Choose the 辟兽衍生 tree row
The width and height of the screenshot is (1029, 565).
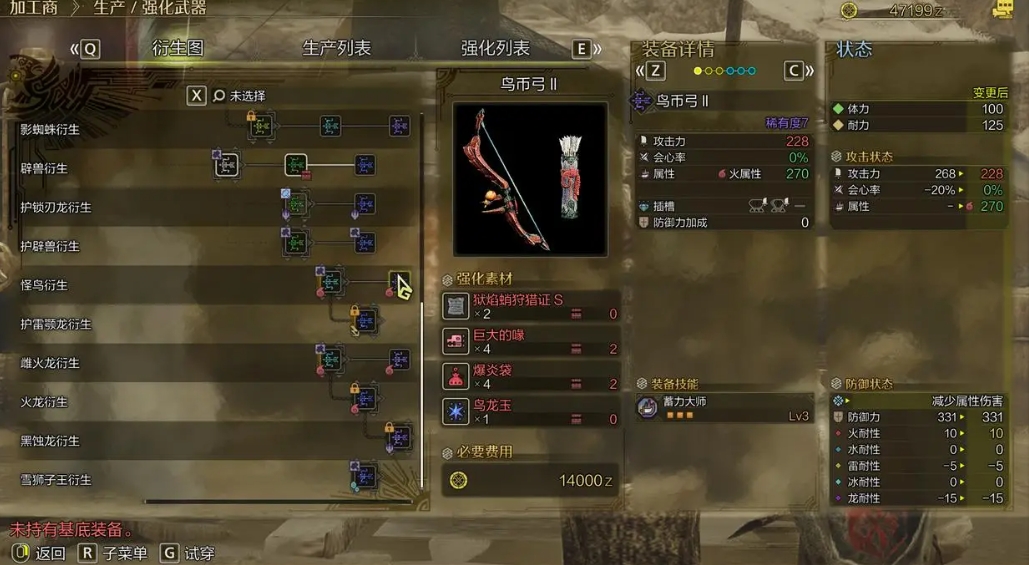(x=44, y=169)
